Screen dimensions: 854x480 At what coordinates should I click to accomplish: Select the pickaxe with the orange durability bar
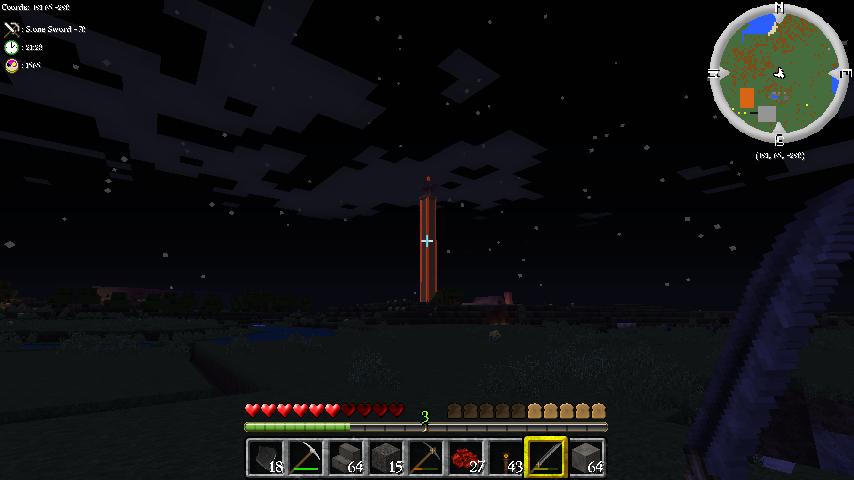(x=426, y=458)
